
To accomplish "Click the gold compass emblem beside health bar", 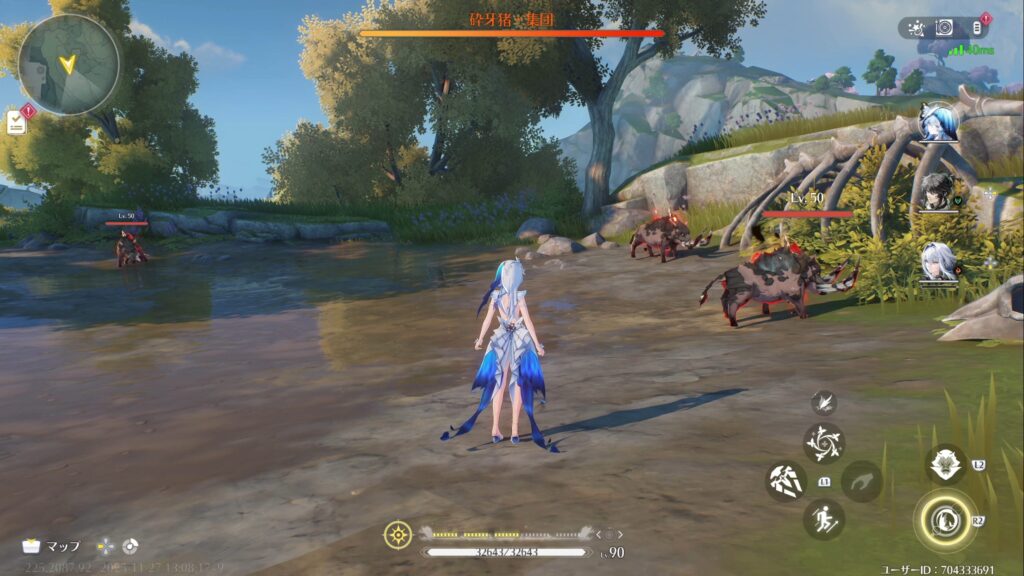I will [398, 535].
